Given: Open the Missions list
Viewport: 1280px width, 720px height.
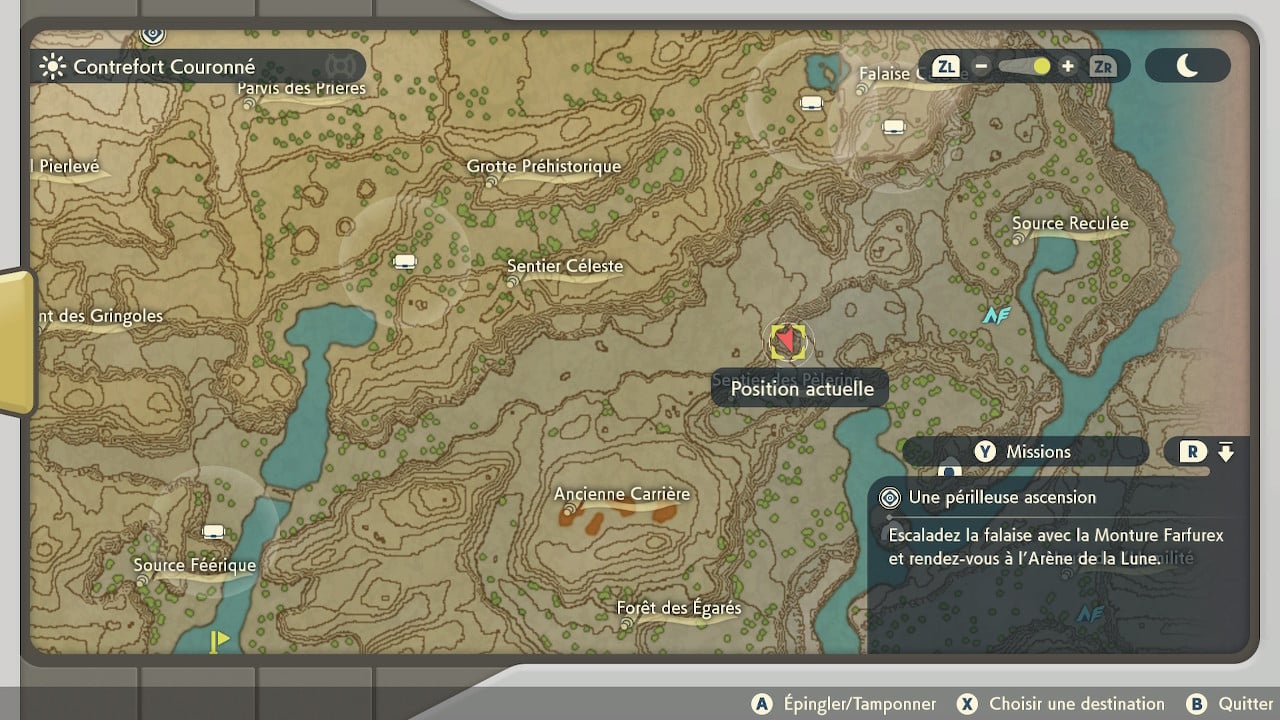Looking at the screenshot, I should [1025, 452].
